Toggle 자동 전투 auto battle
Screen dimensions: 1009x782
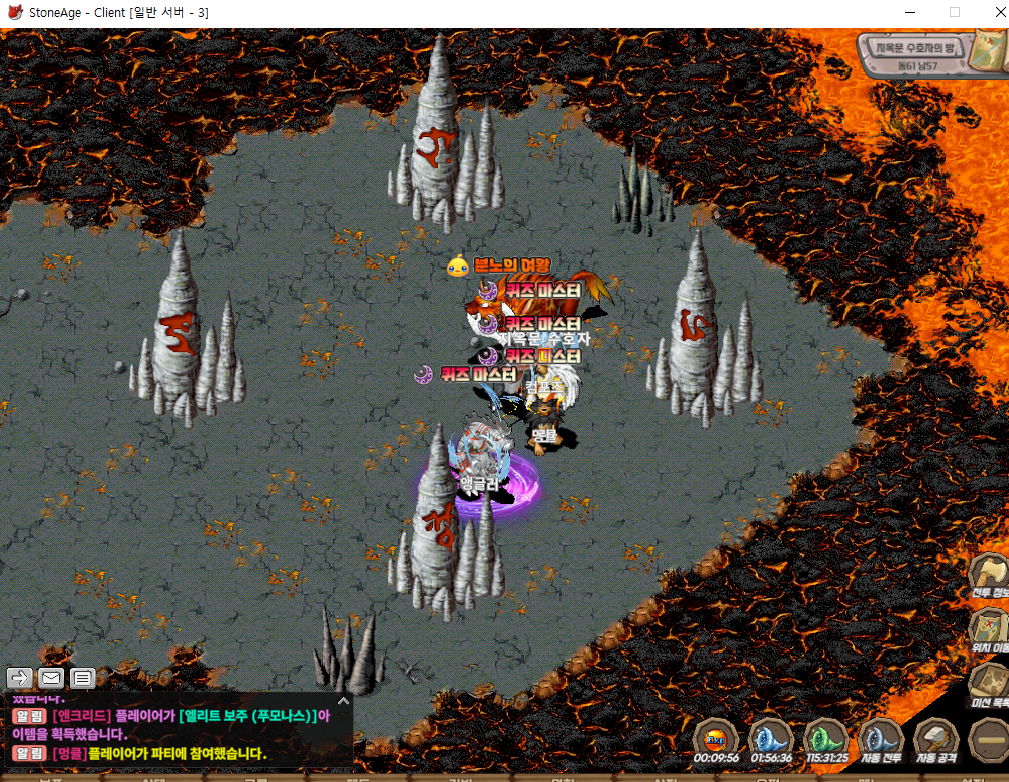click(x=881, y=741)
